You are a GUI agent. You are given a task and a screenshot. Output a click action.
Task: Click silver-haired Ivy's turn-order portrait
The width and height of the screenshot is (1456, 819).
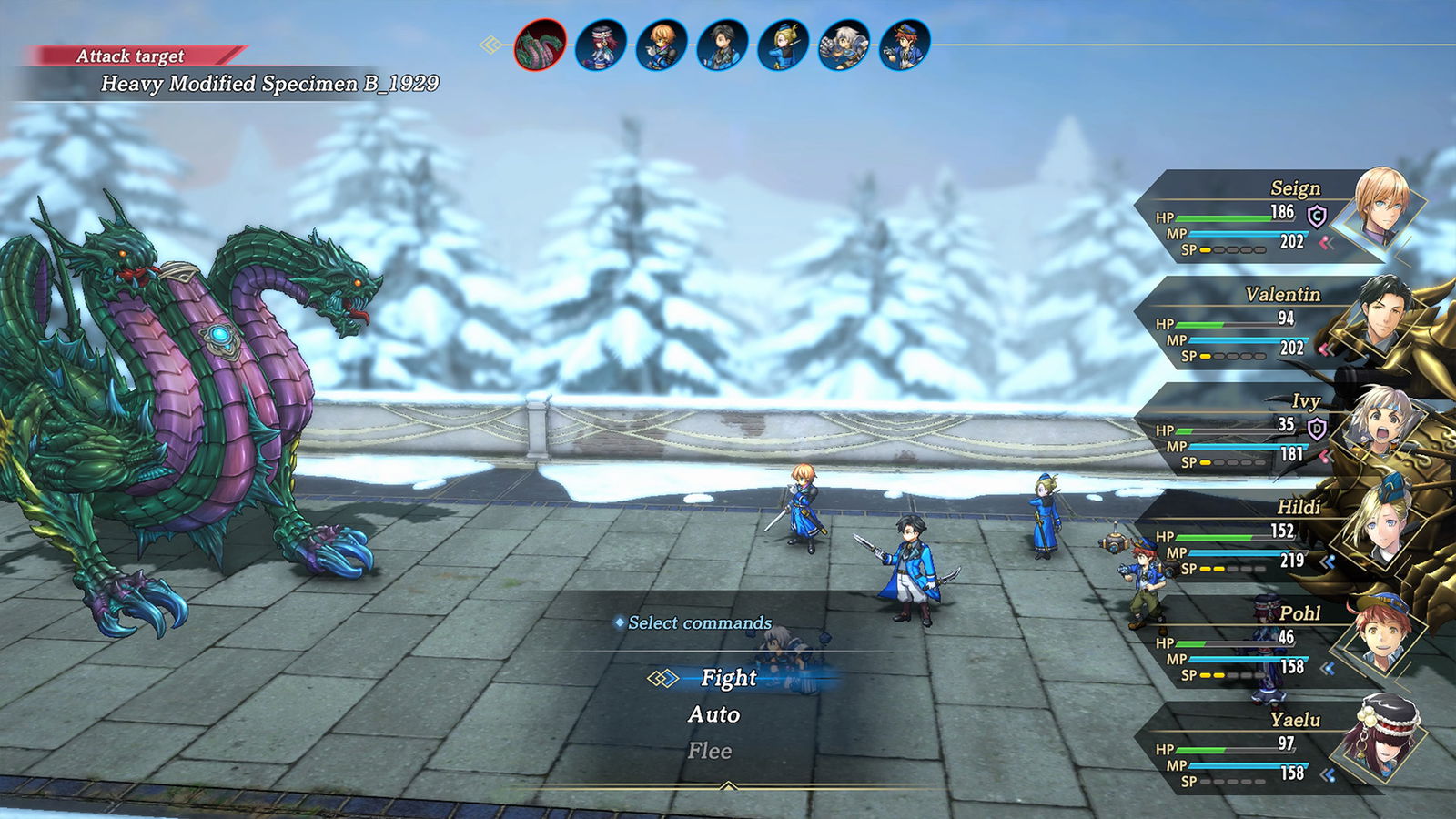pyautogui.click(x=844, y=45)
